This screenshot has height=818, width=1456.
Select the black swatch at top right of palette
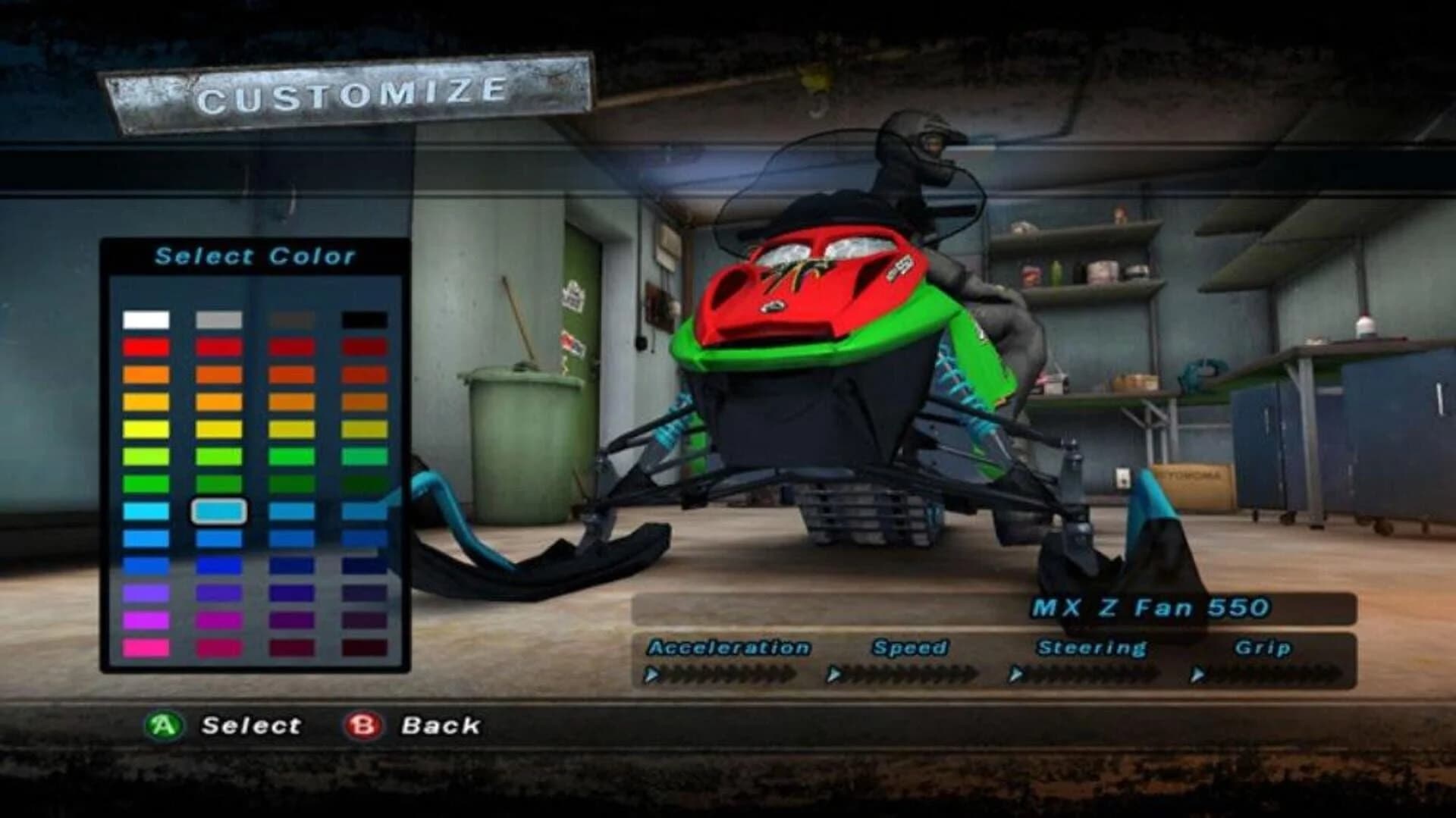click(x=363, y=319)
